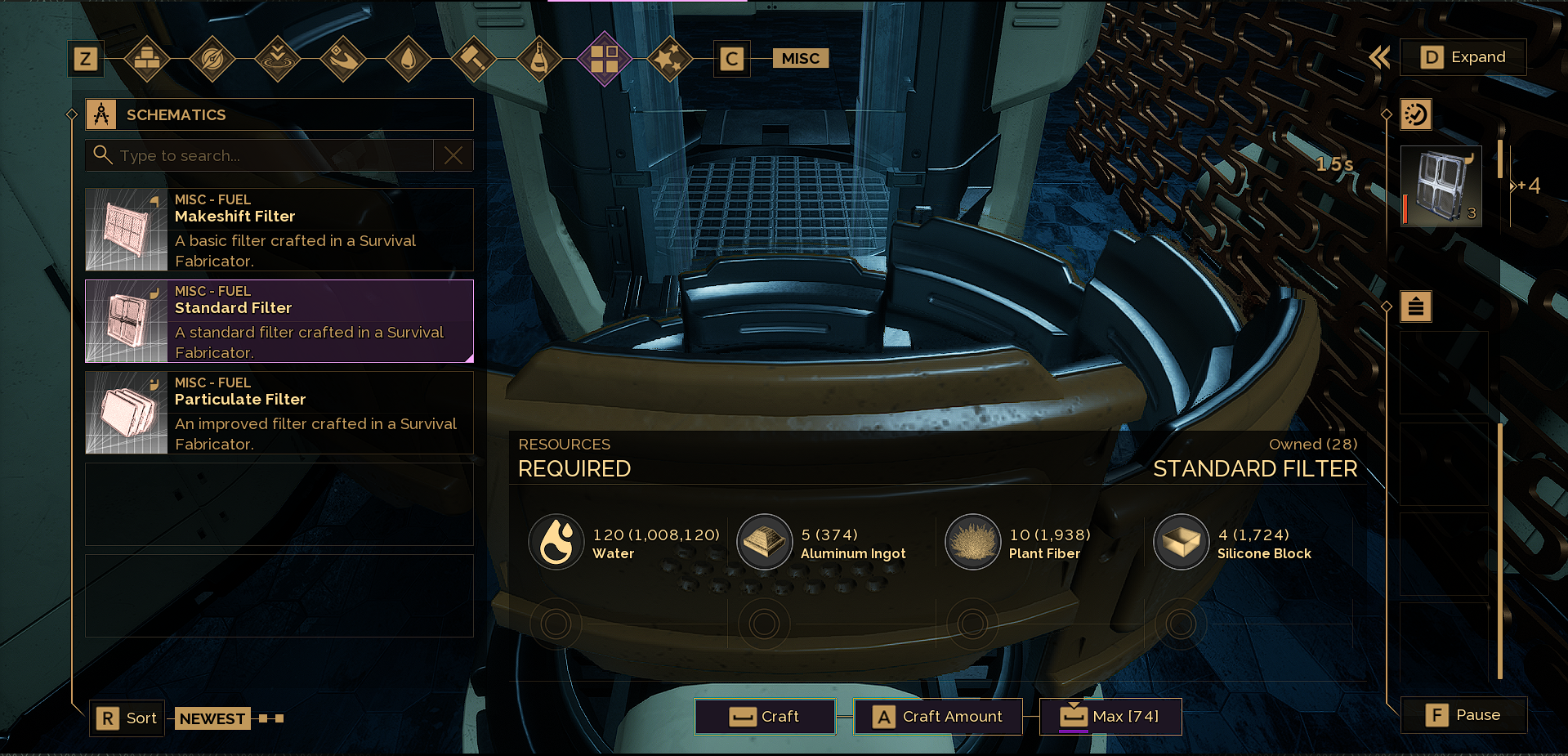The height and width of the screenshot is (756, 1568).
Task: Pick the Particulate Filter schematic
Action: tap(279, 413)
